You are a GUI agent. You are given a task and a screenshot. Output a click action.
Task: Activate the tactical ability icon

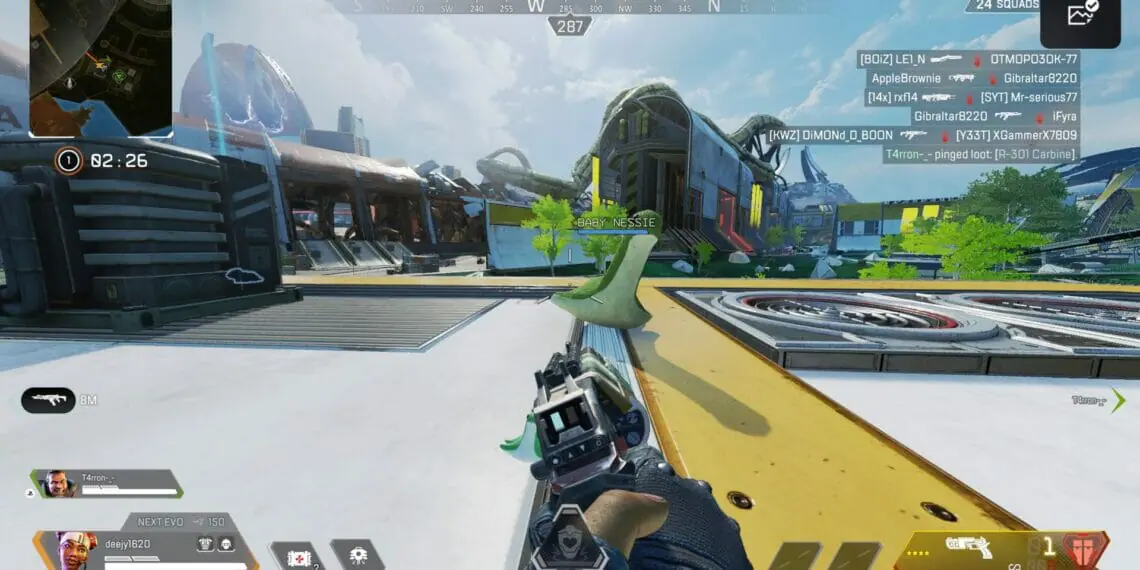(x=357, y=556)
